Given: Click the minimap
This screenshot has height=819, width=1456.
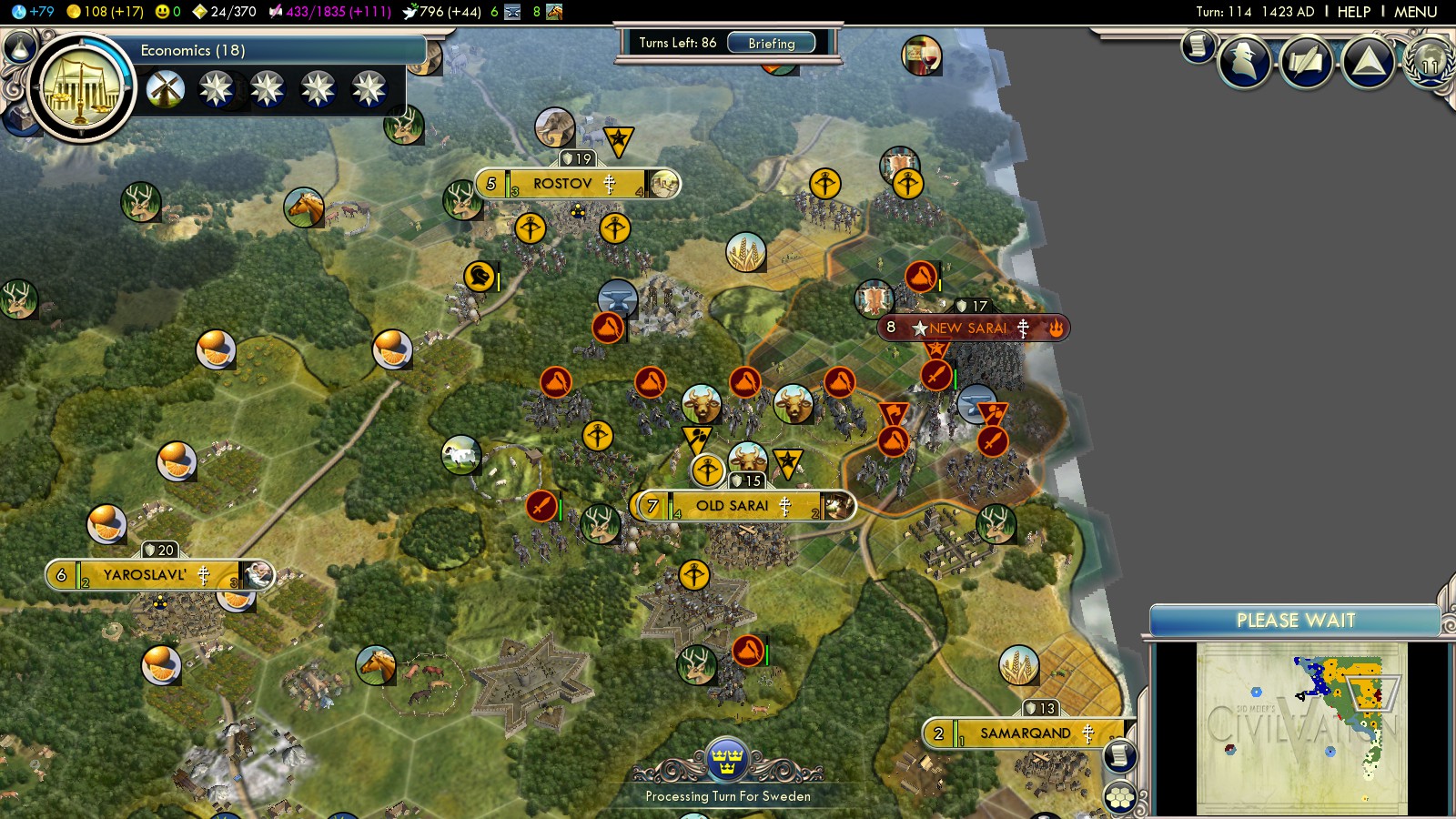Looking at the screenshot, I should [1301, 727].
